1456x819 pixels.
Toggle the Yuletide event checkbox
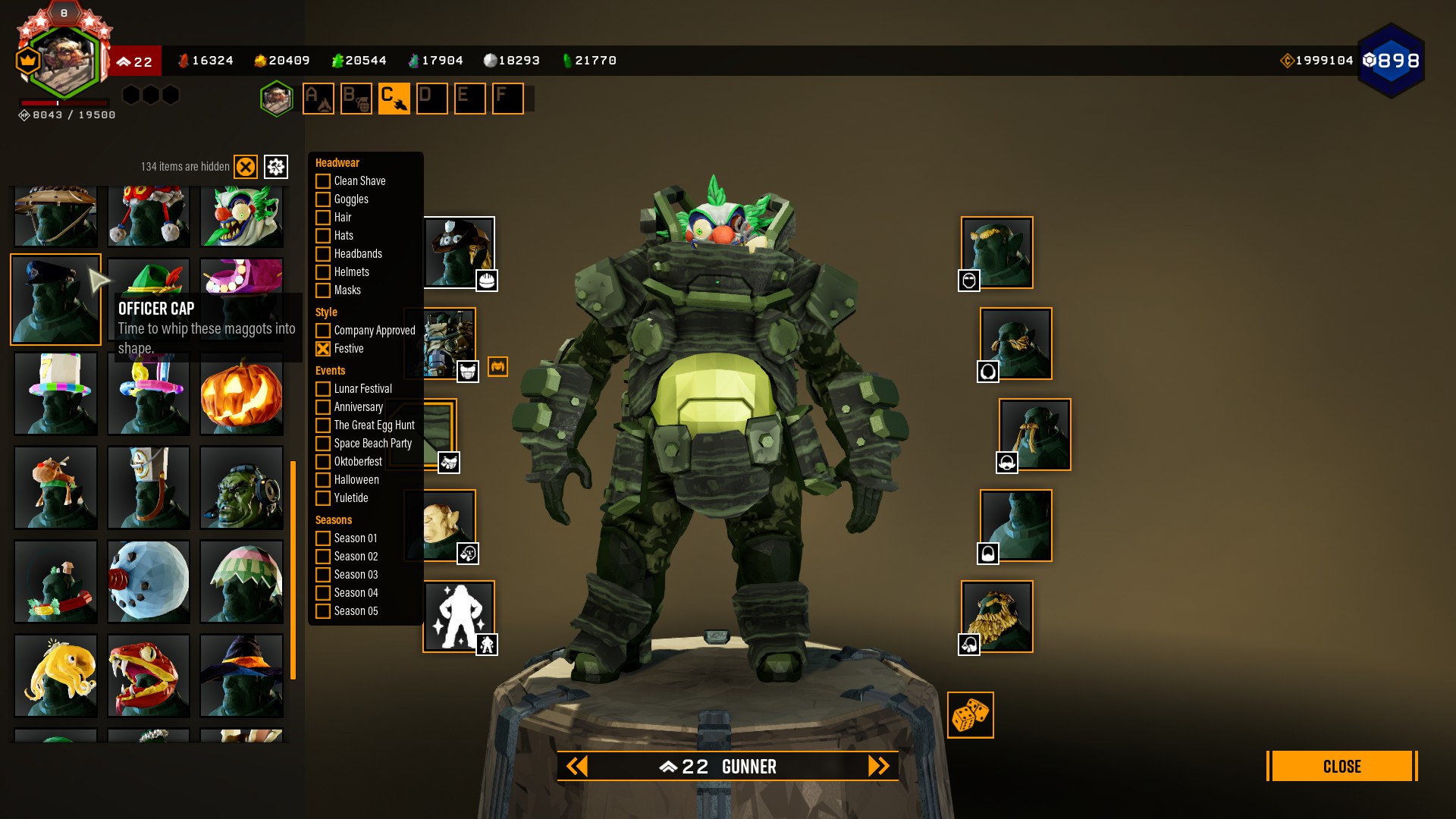coord(323,498)
